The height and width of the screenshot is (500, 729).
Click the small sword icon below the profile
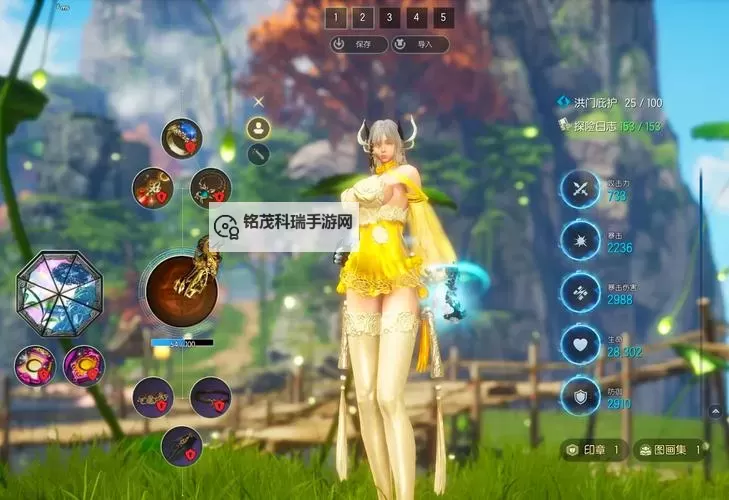point(259,154)
